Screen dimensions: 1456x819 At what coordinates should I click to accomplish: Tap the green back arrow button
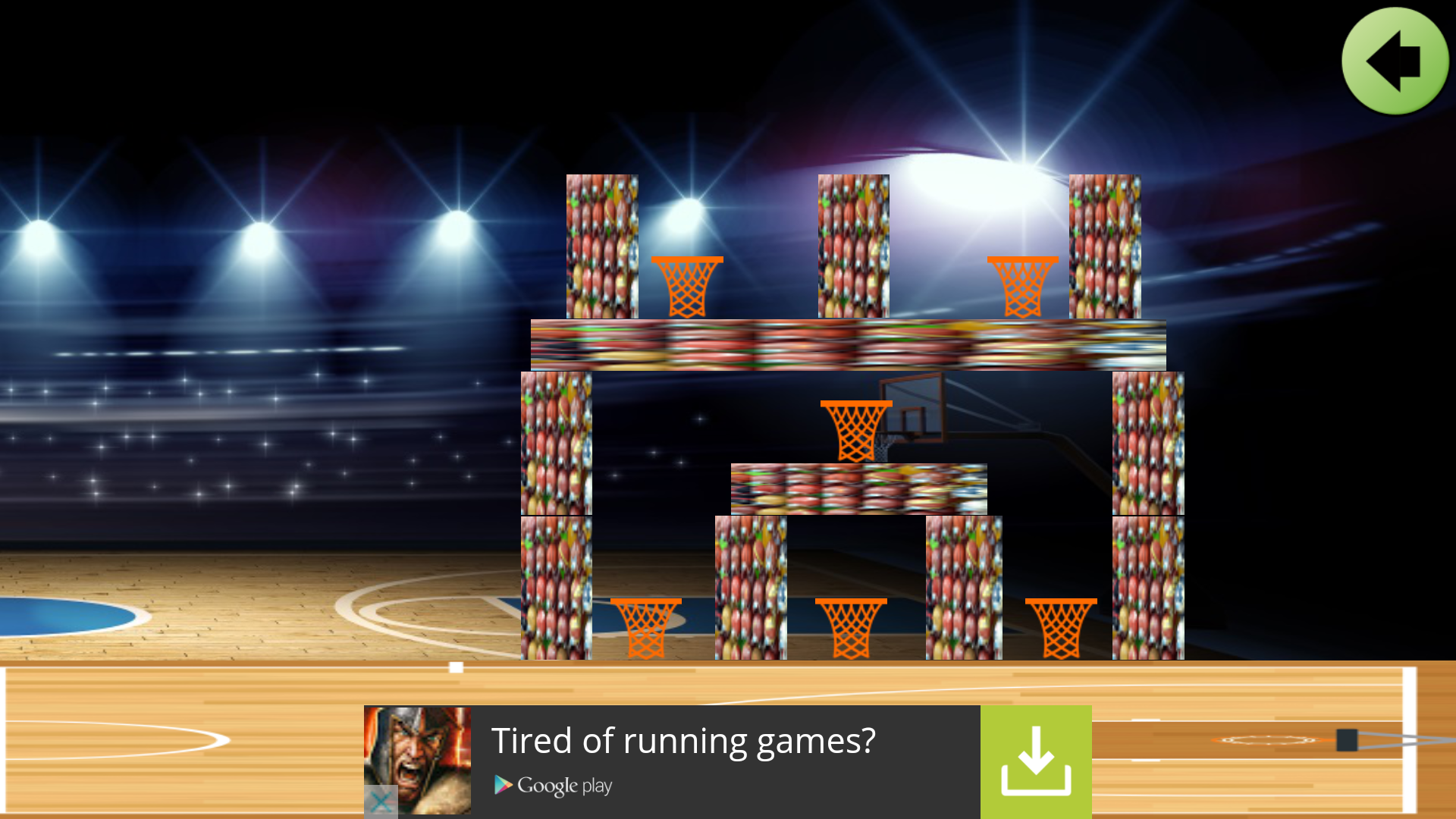tap(1394, 61)
